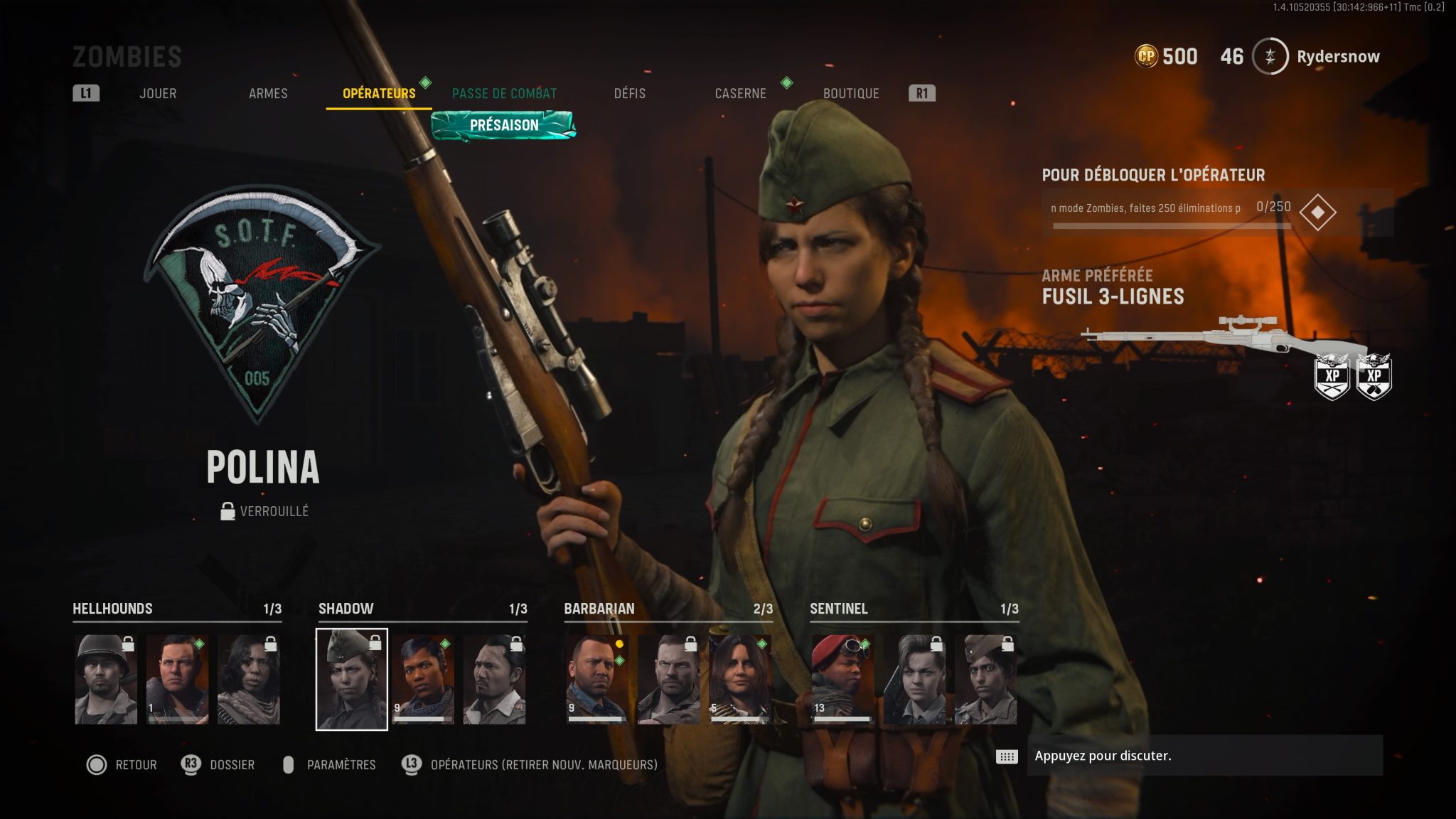This screenshot has width=1456, height=819.
Task: Select the OPÉRATEURS tab
Action: [379, 93]
